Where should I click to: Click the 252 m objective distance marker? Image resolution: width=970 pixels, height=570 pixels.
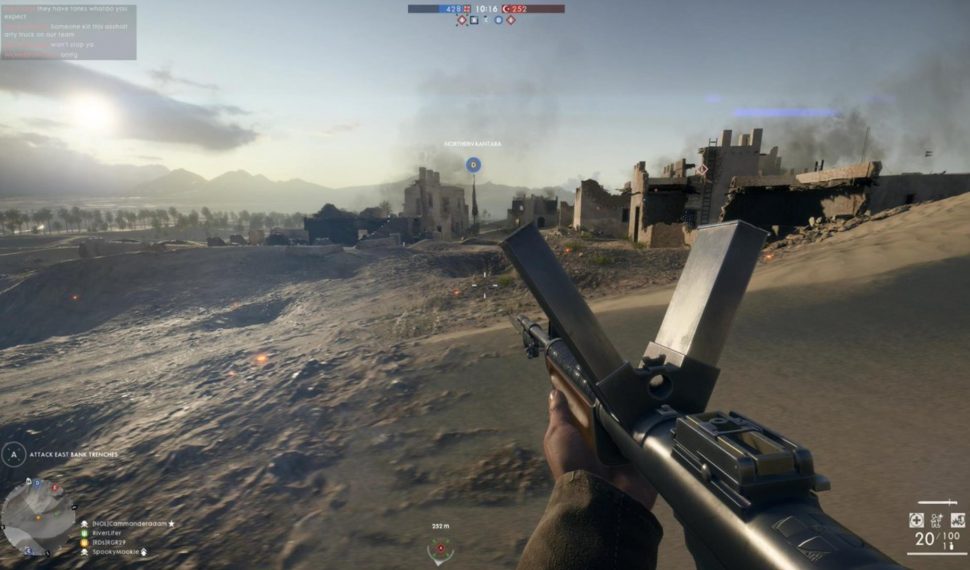coord(440,546)
